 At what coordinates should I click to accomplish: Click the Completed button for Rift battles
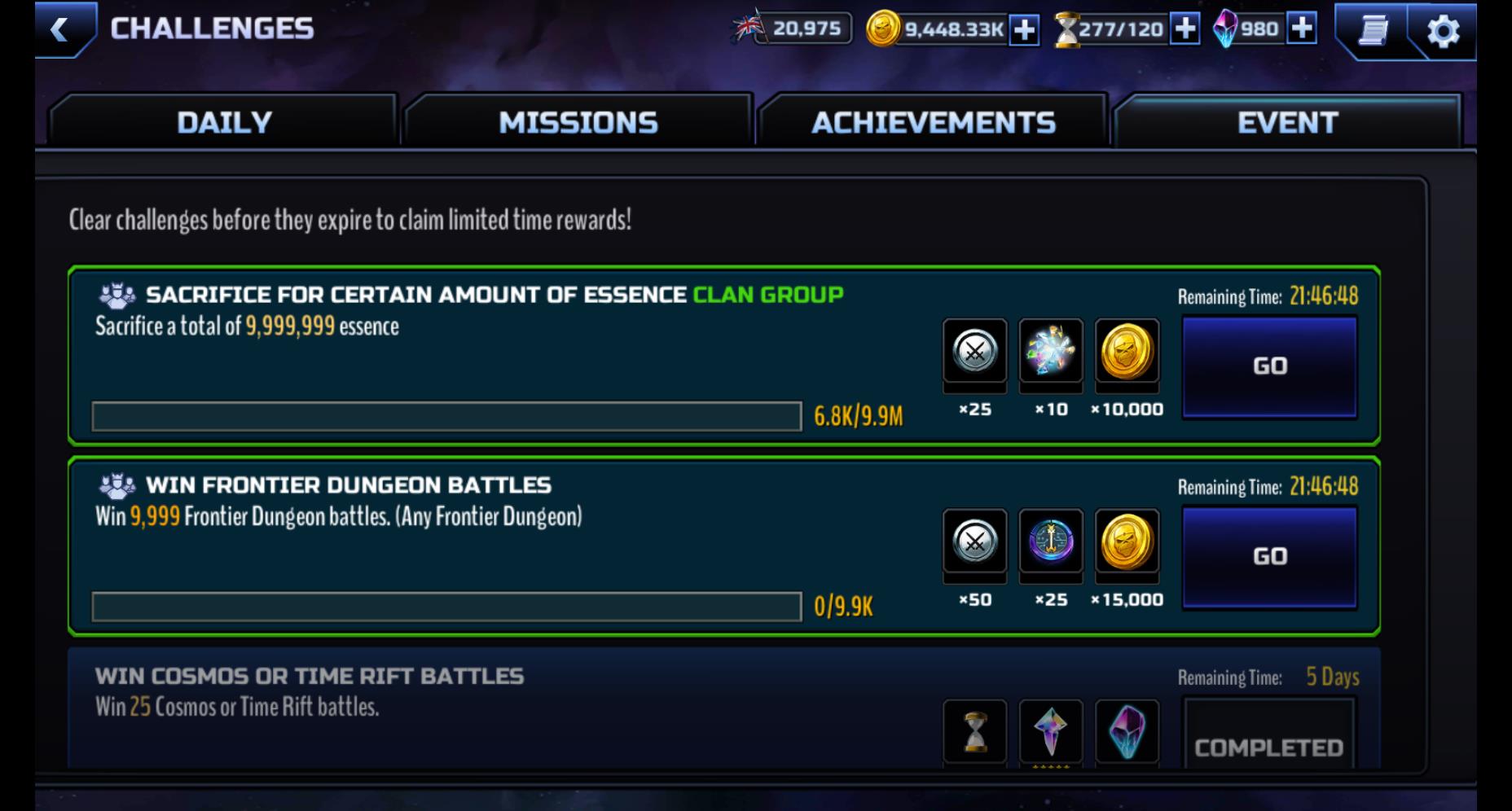pyautogui.click(x=1268, y=745)
